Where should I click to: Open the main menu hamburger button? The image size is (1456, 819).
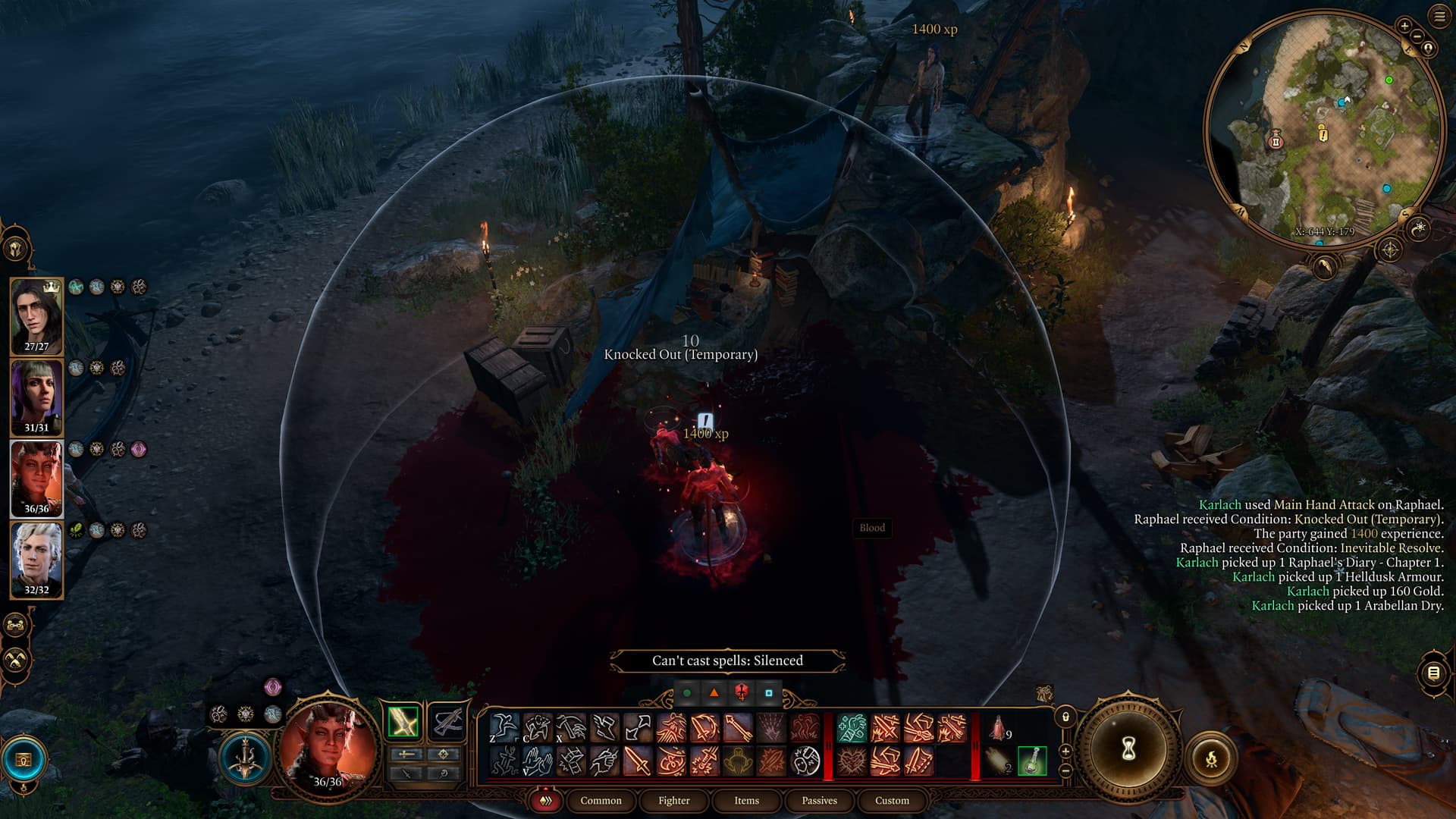[1439, 17]
